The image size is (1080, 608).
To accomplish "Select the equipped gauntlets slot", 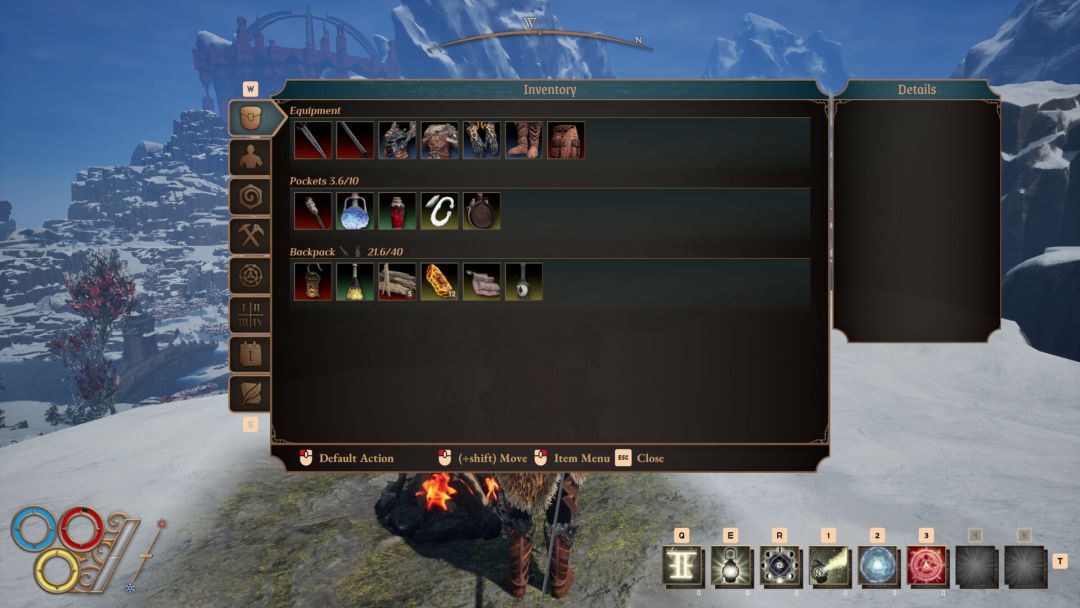I will tap(482, 141).
